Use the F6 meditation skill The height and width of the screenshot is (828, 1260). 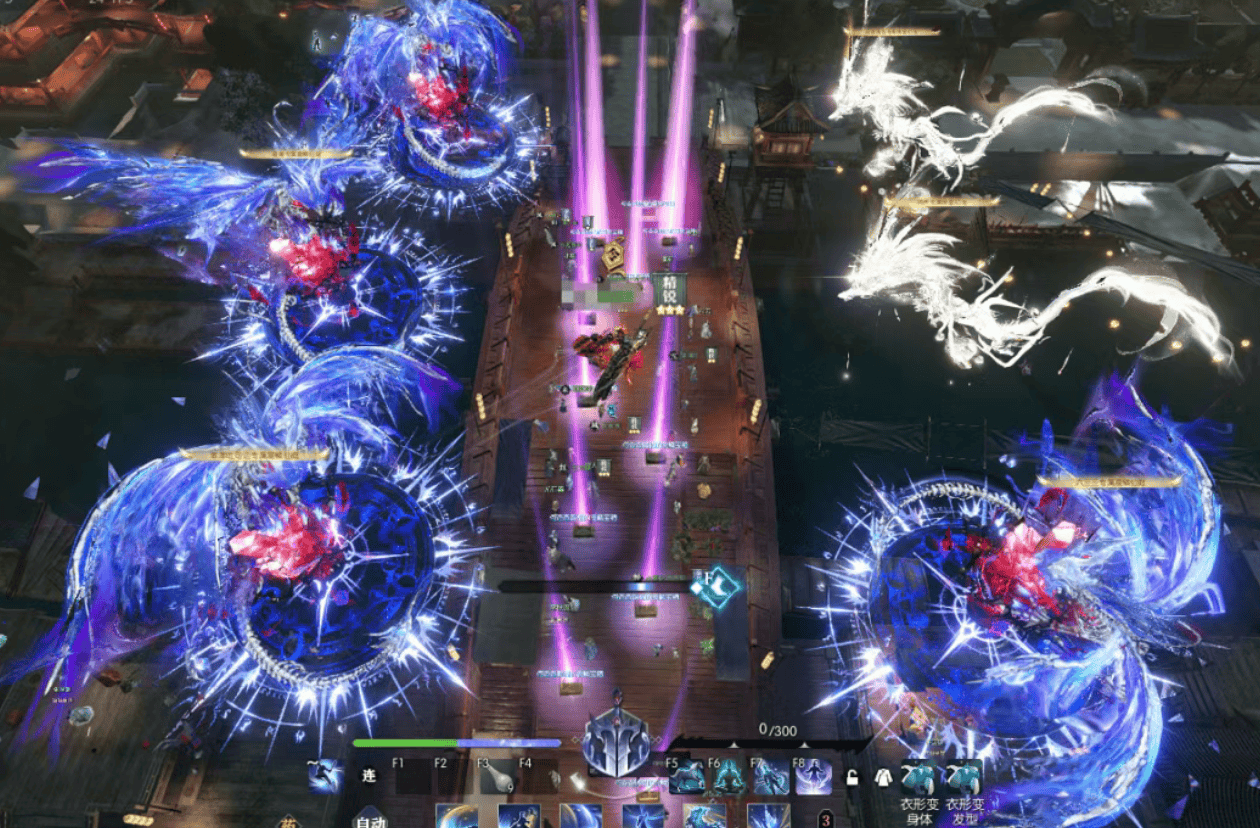729,778
